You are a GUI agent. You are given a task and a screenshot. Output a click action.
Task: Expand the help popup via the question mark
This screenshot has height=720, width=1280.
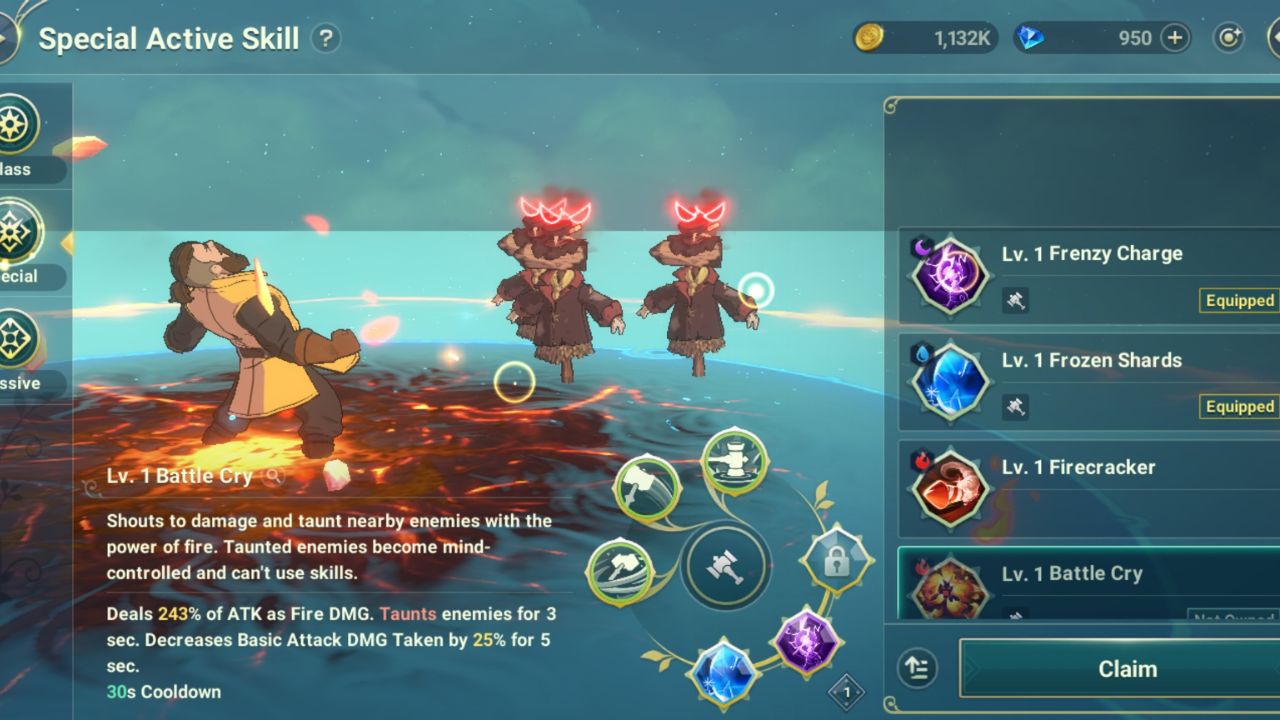click(325, 38)
